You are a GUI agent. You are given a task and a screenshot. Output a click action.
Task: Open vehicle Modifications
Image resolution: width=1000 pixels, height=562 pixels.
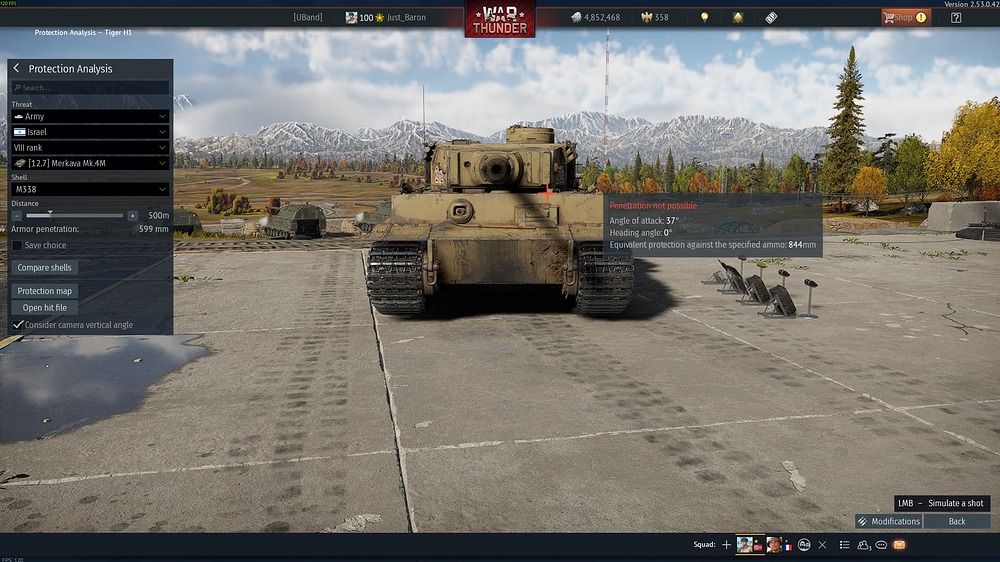(x=889, y=521)
